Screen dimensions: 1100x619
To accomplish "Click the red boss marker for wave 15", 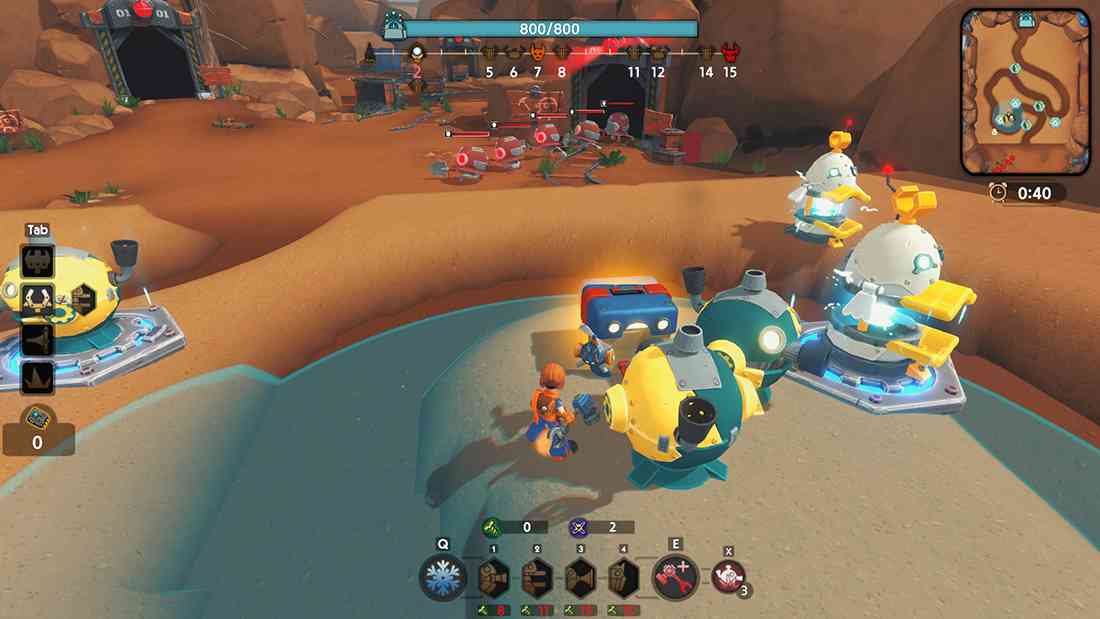I will [x=730, y=52].
